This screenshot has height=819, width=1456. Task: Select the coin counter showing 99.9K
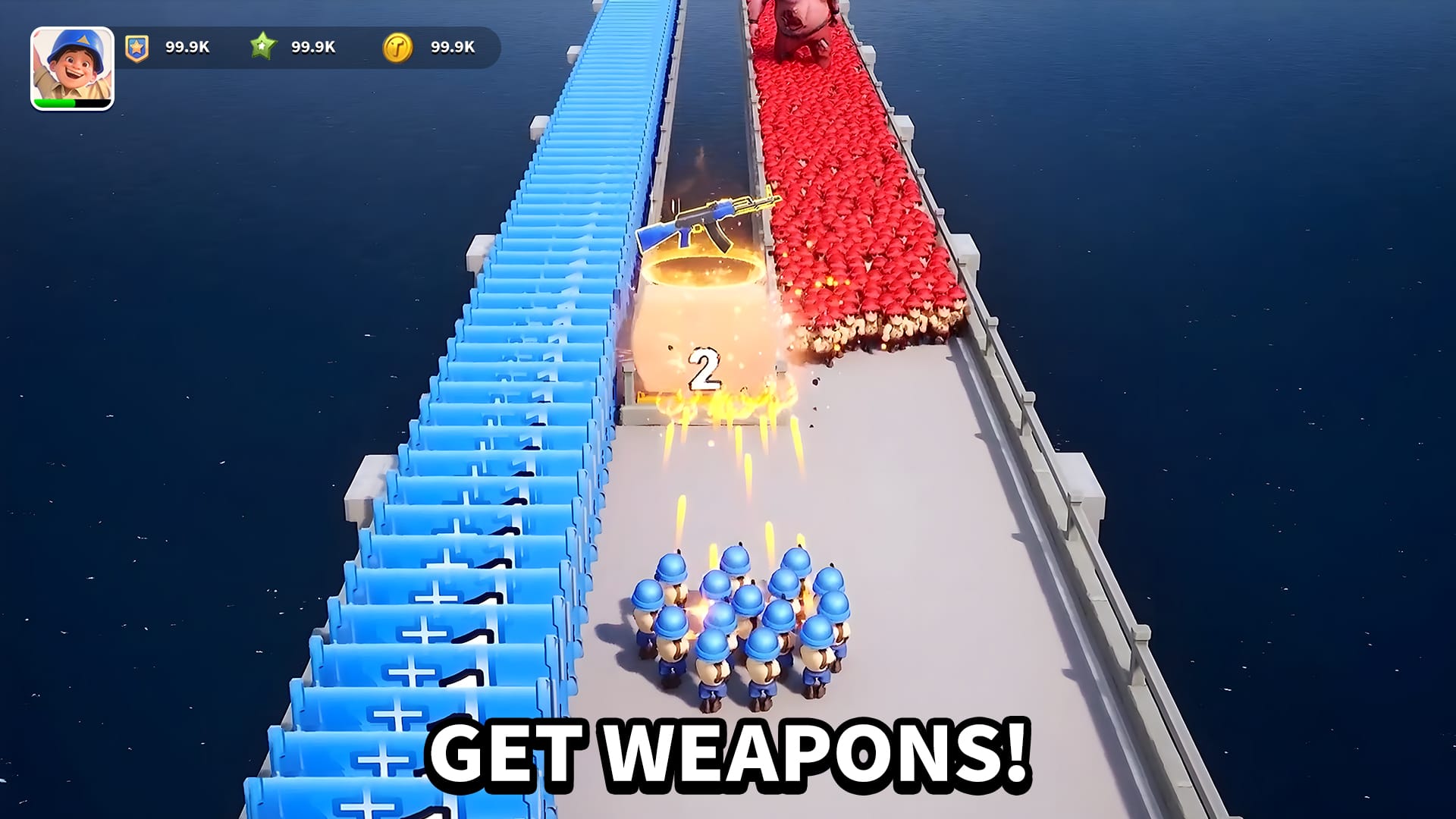point(452,47)
